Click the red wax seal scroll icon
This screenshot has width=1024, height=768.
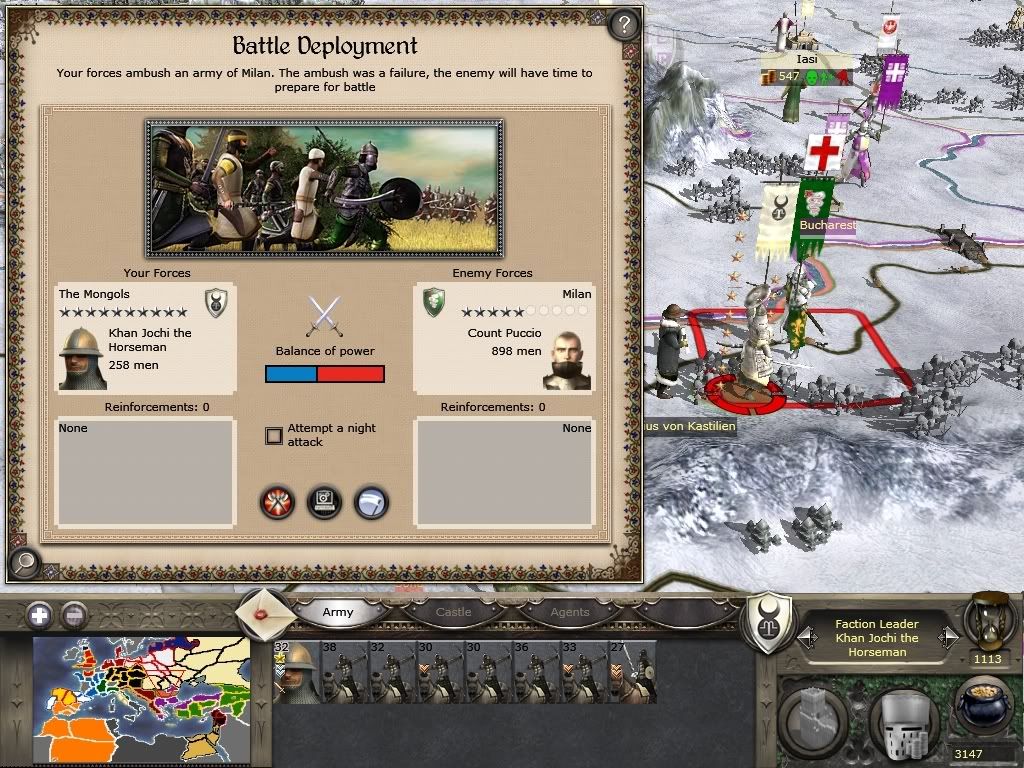tap(265, 612)
